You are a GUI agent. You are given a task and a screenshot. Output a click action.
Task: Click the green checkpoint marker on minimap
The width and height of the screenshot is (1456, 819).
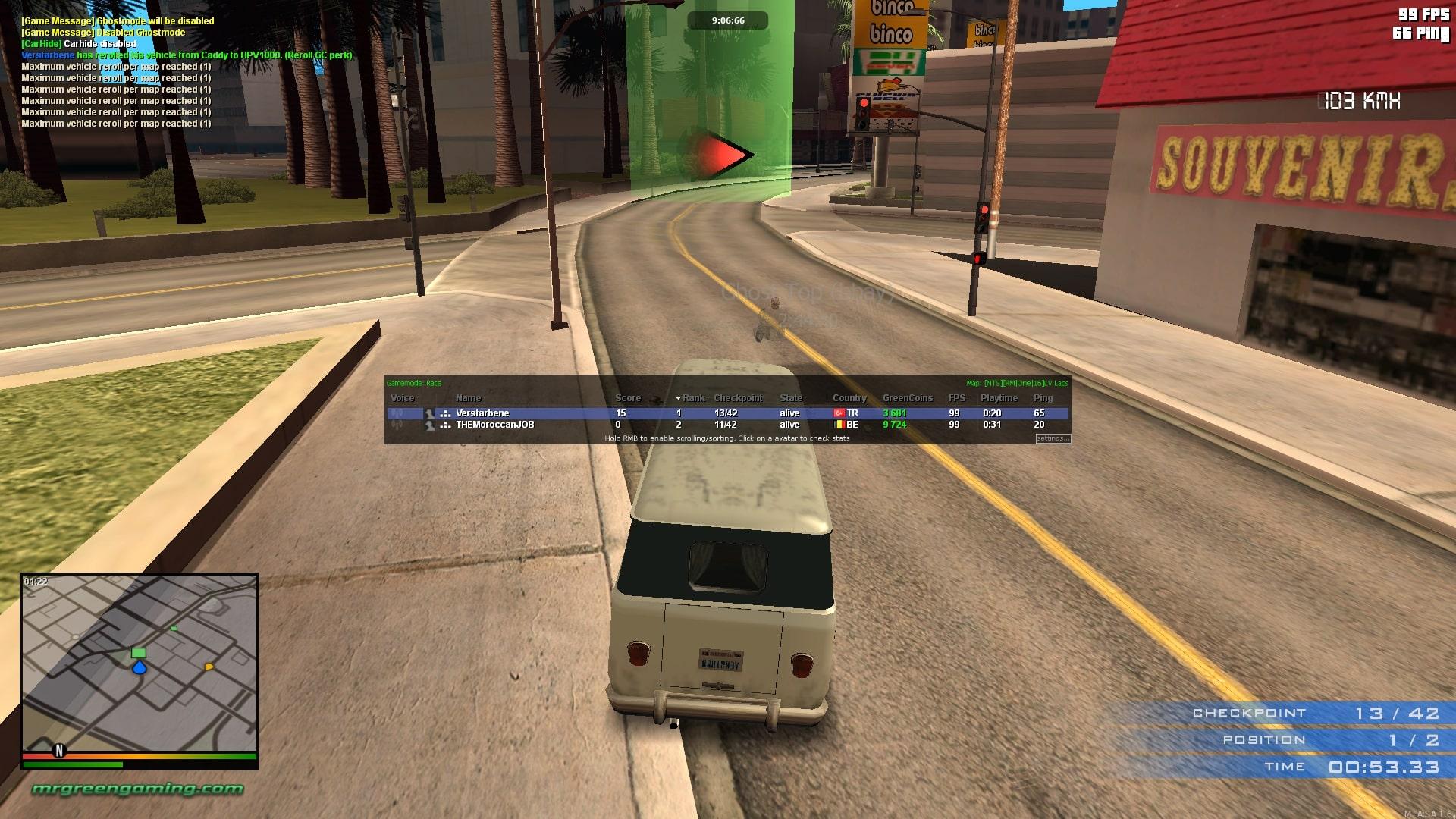pyautogui.click(x=138, y=653)
